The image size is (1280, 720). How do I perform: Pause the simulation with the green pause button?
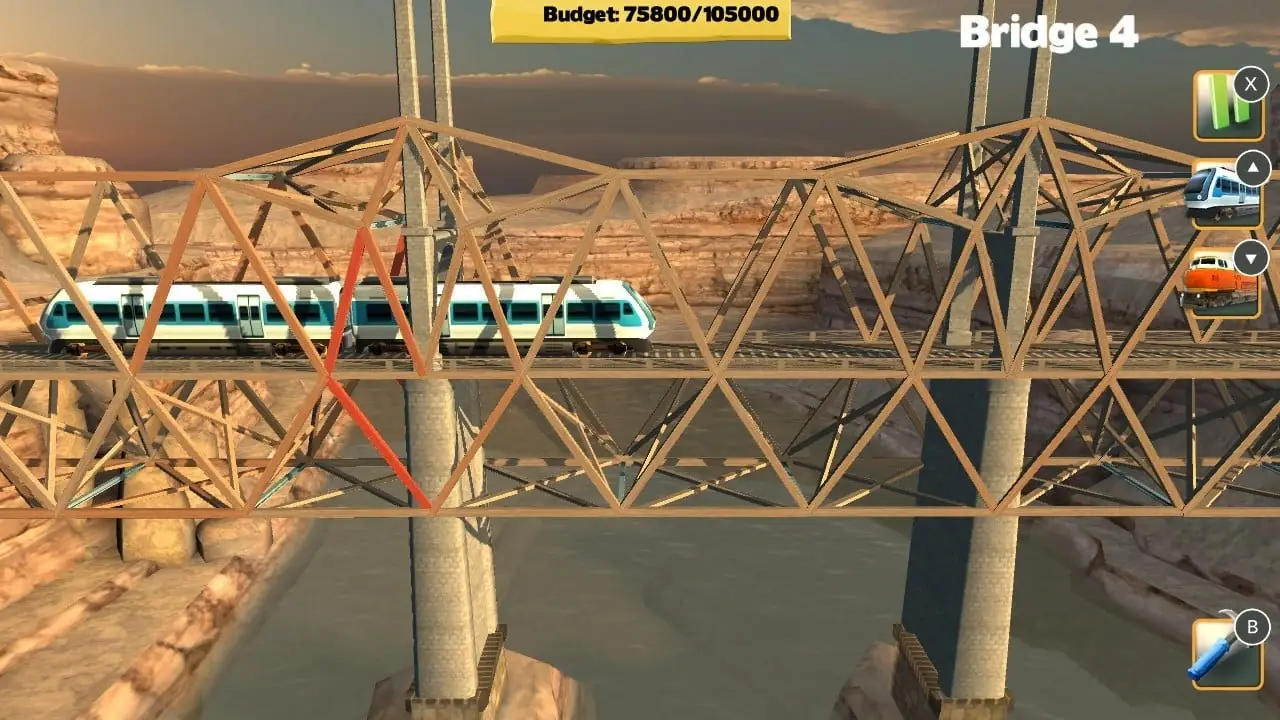[x=1226, y=105]
